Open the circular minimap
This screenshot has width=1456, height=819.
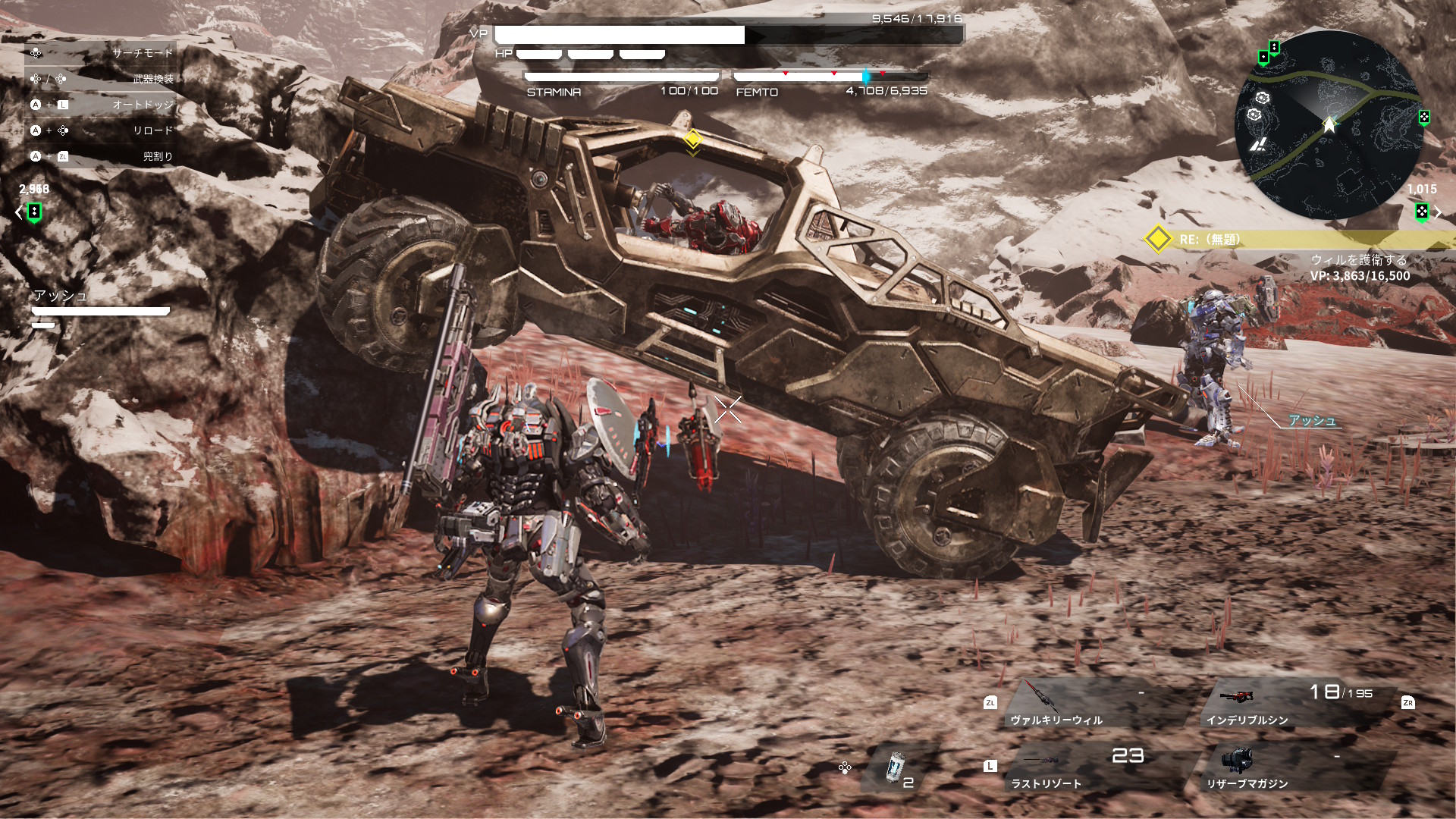pyautogui.click(x=1329, y=126)
